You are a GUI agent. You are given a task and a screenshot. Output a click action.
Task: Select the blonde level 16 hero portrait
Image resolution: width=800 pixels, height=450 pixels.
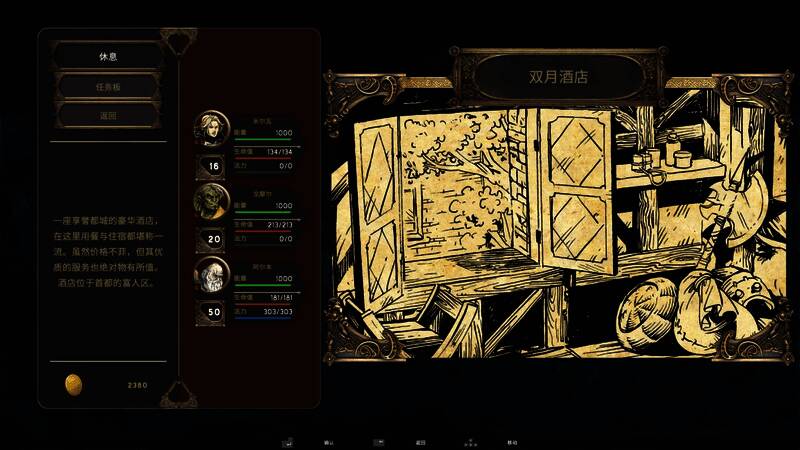(212, 129)
